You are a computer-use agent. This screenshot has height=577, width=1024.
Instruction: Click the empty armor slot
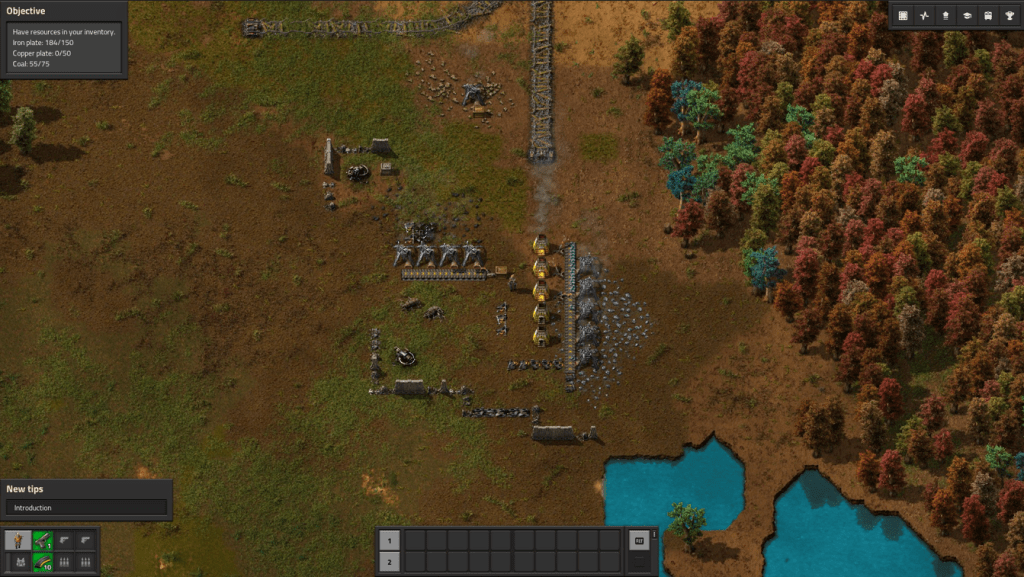18,562
